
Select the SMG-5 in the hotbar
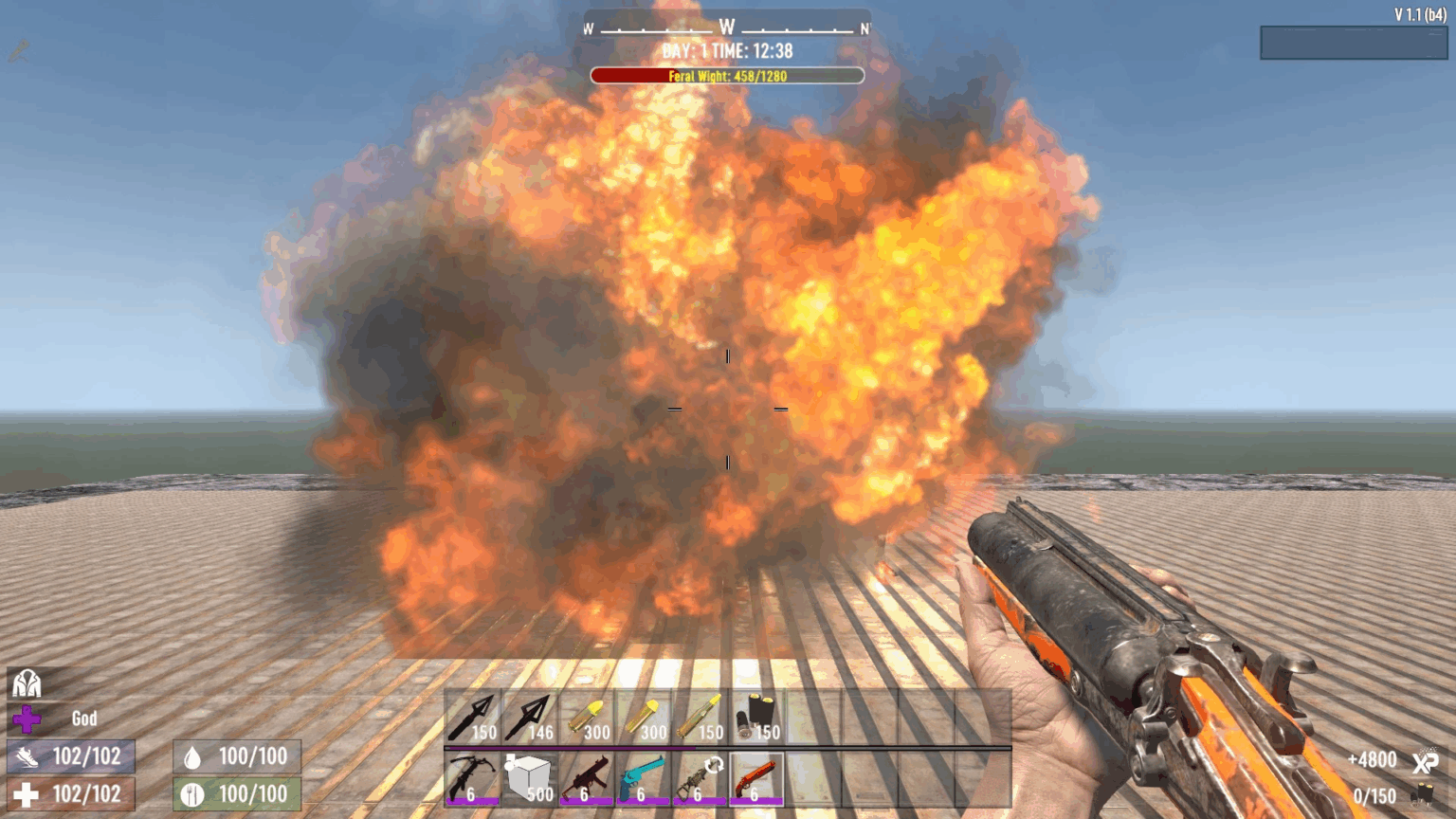[588, 777]
